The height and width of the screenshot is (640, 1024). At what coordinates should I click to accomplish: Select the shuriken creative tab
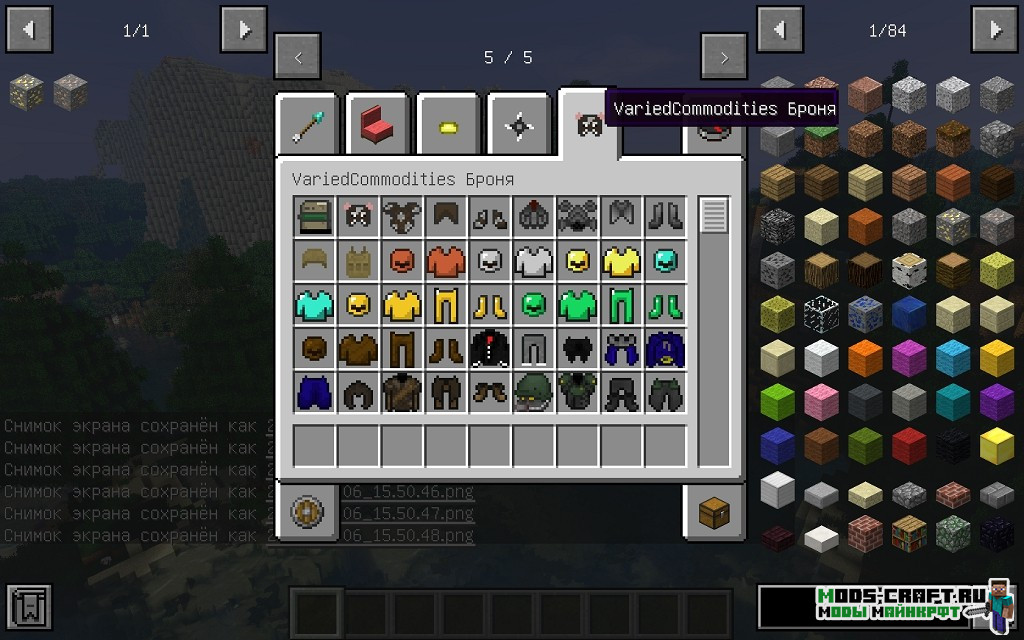[x=519, y=126]
